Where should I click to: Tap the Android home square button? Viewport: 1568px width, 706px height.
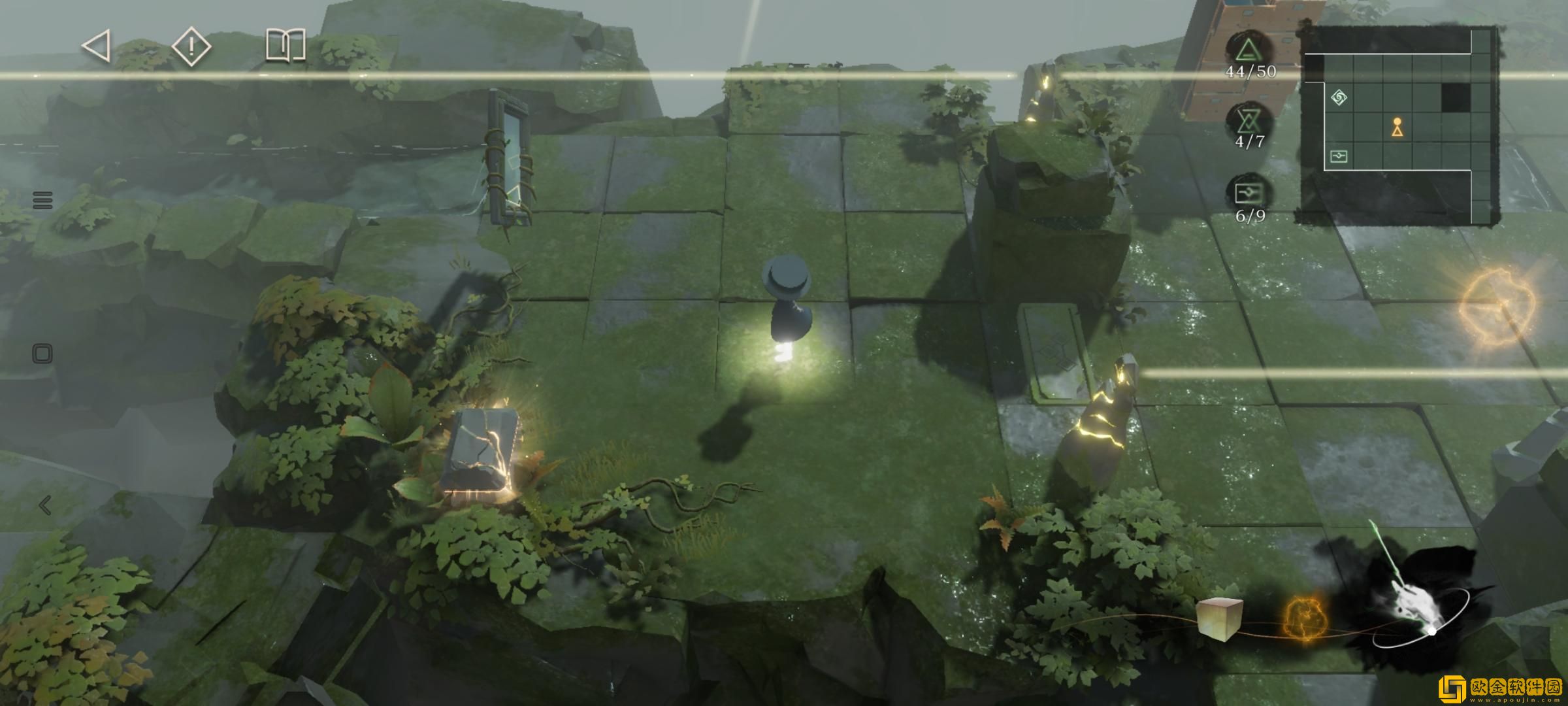point(42,354)
